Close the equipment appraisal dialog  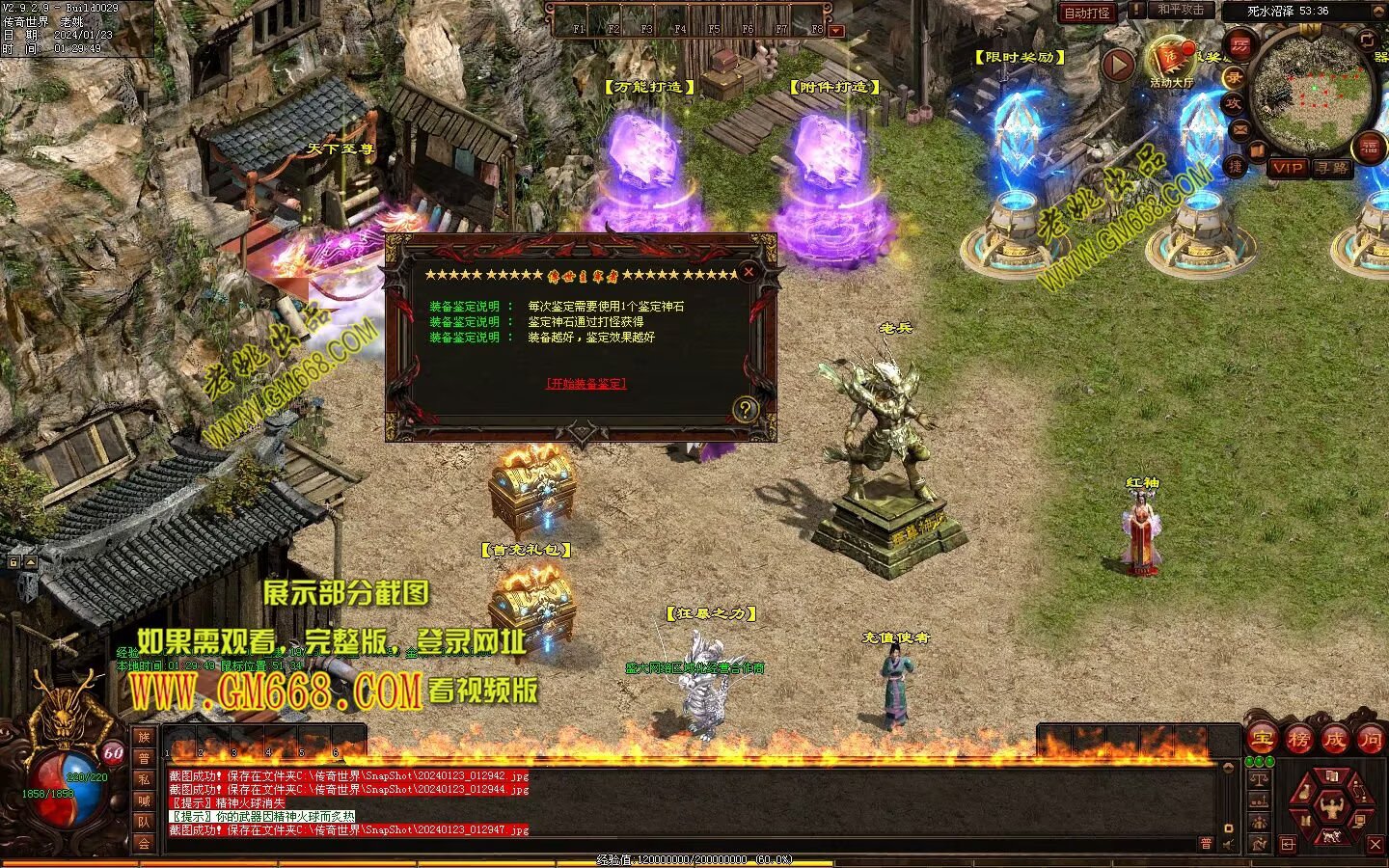click(749, 272)
